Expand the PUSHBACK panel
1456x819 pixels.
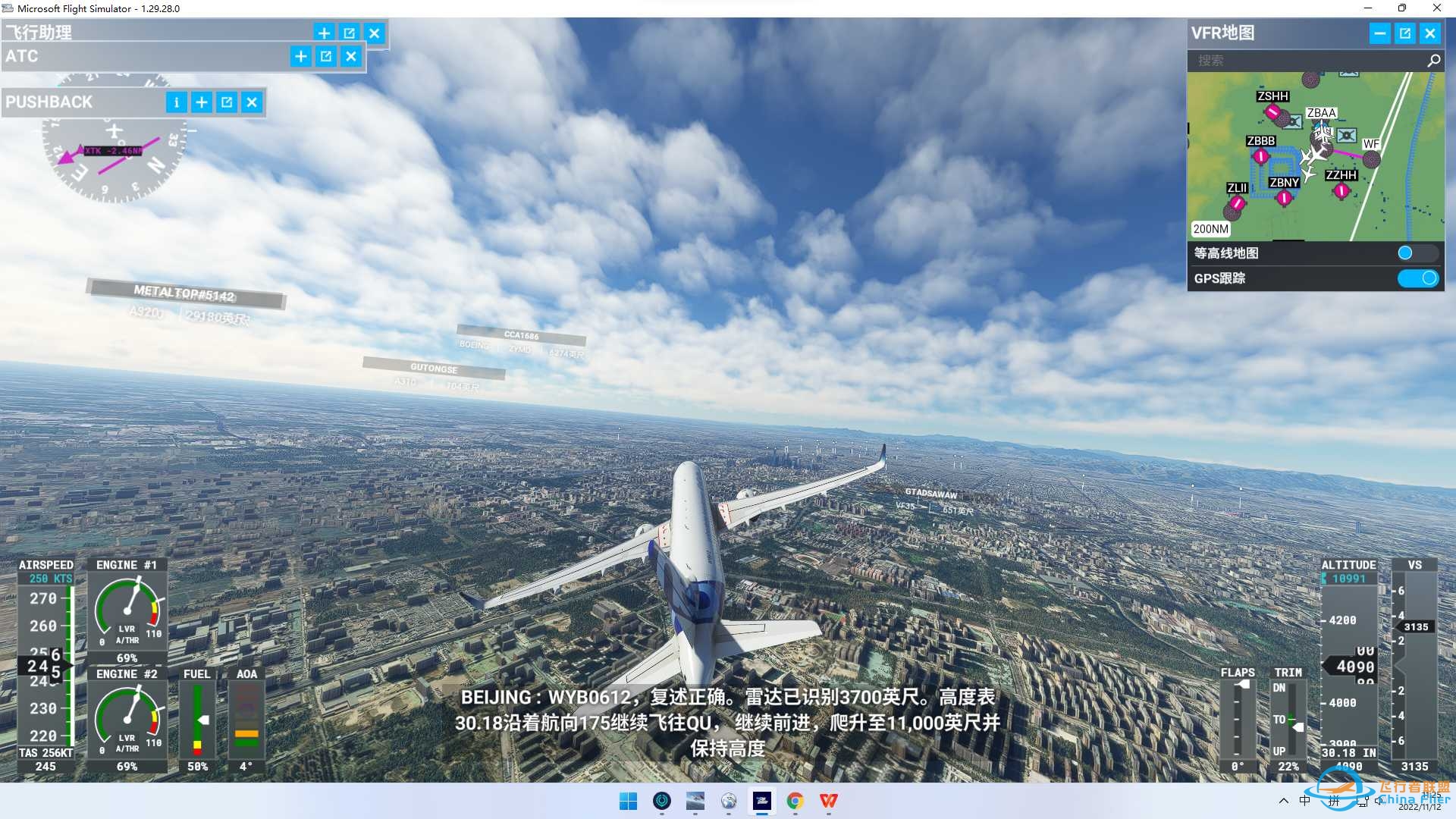[202, 102]
